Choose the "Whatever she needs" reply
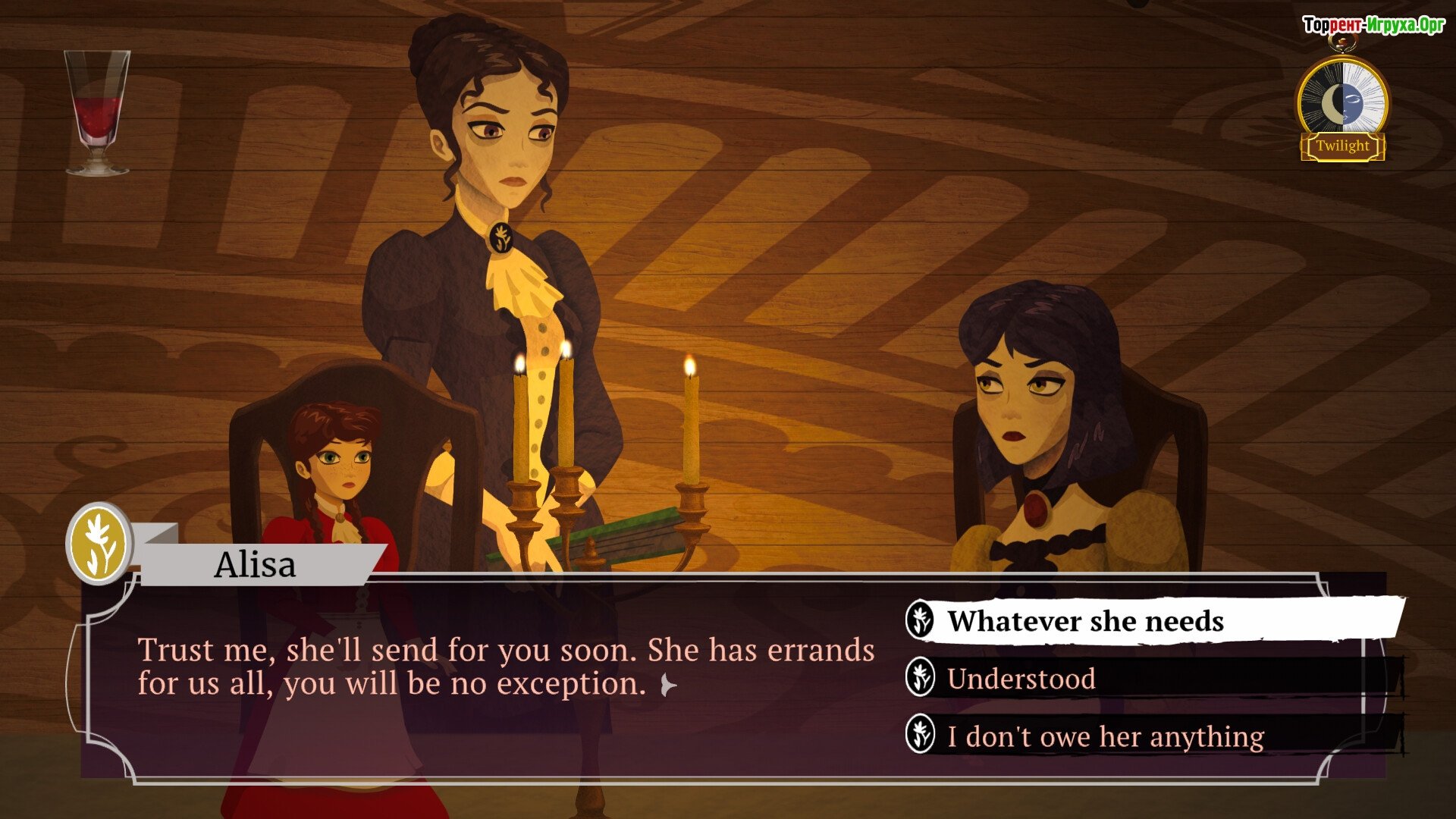This screenshot has width=1456, height=819. [x=1084, y=621]
